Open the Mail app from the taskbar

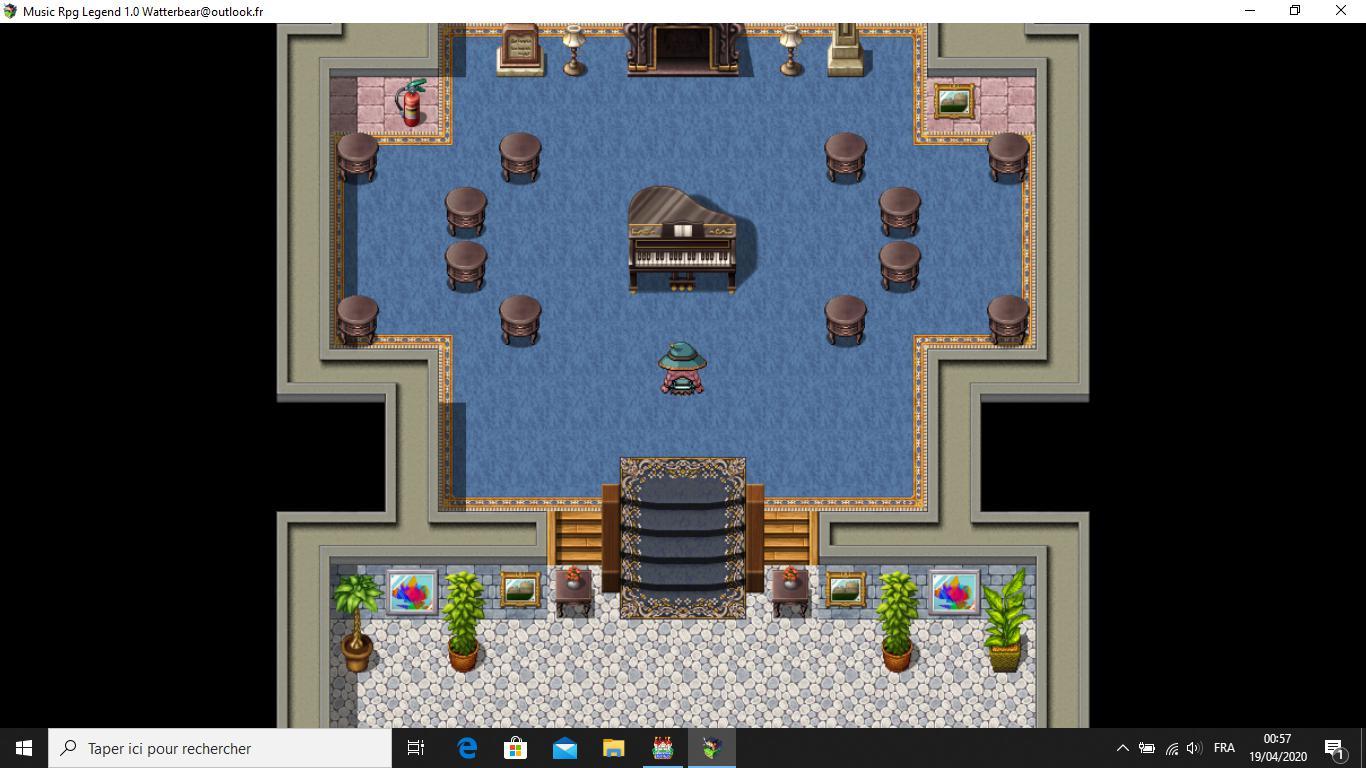click(x=565, y=748)
